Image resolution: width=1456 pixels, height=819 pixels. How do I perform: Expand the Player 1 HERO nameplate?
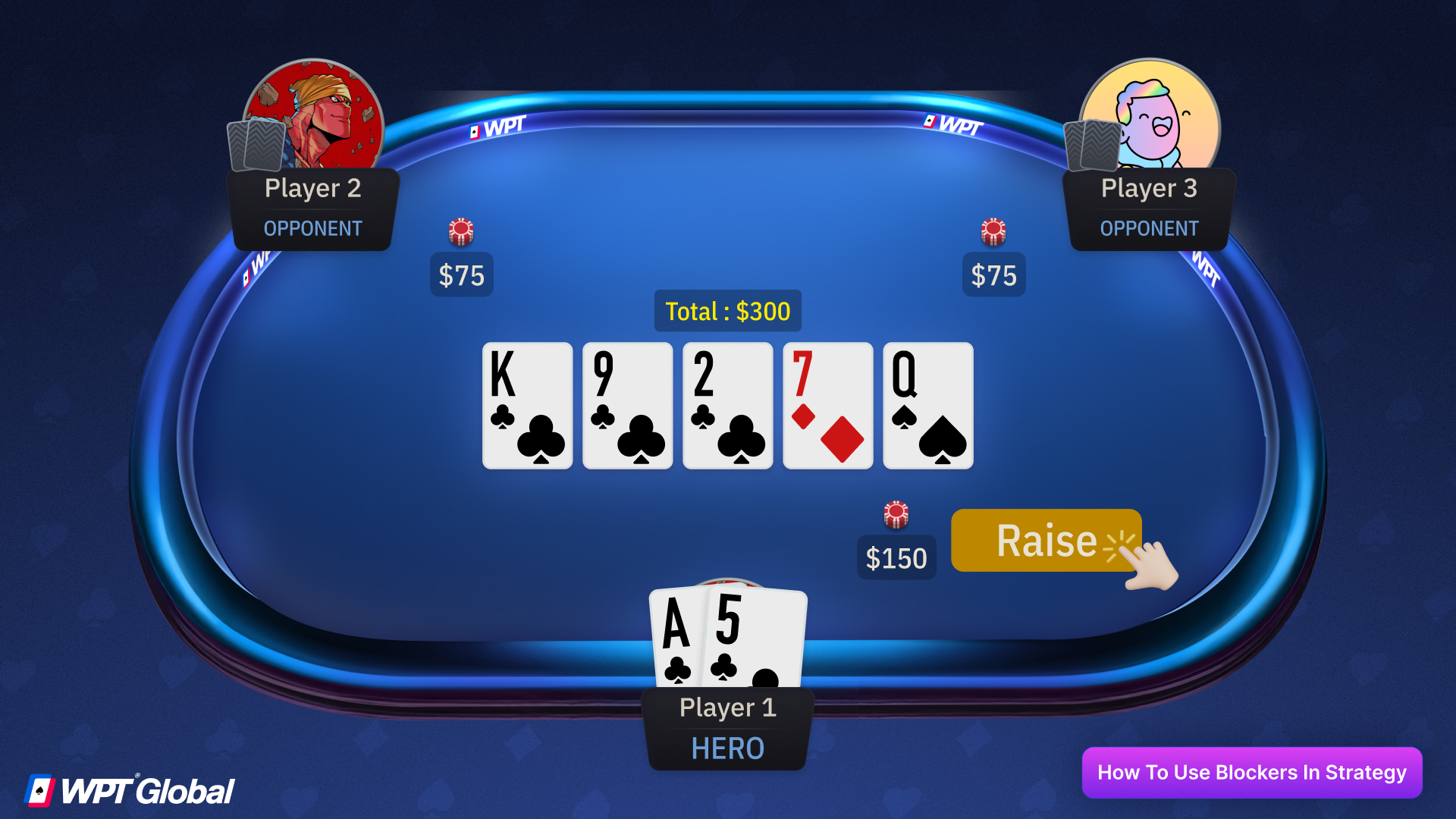tap(727, 726)
